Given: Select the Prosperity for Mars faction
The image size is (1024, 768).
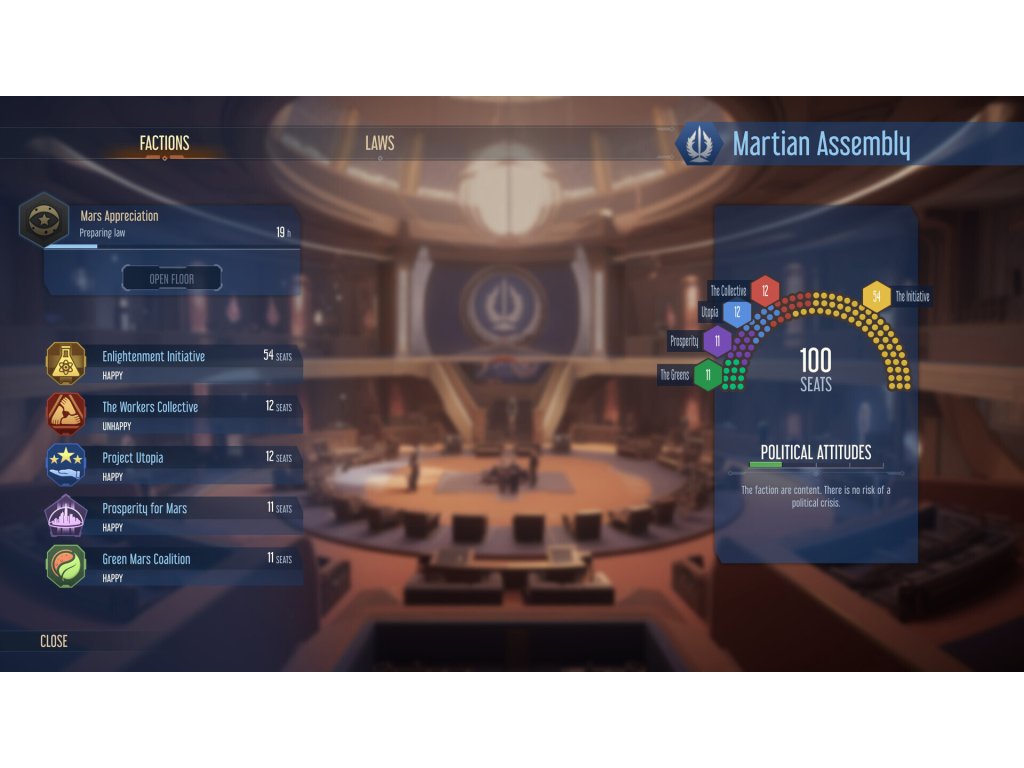Looking at the screenshot, I should [172, 514].
